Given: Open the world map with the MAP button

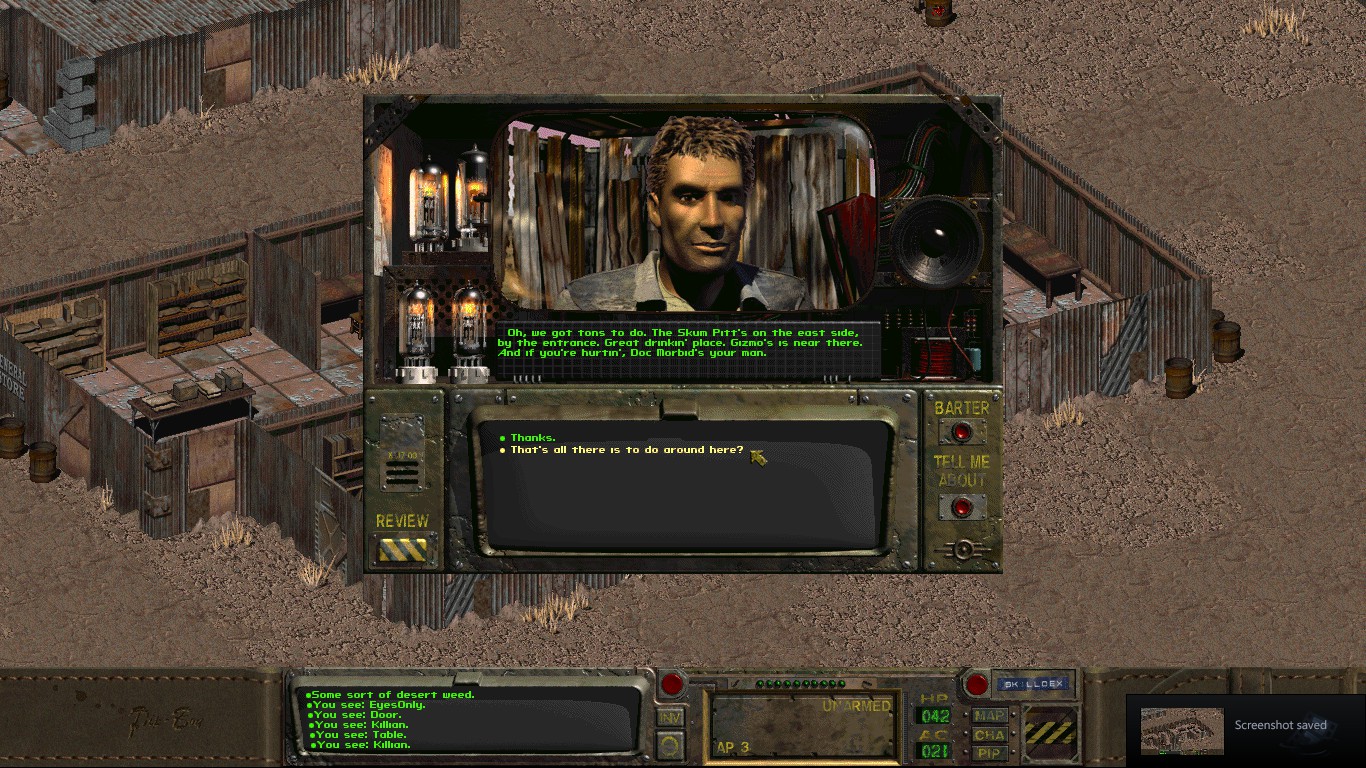Looking at the screenshot, I should point(988,714).
